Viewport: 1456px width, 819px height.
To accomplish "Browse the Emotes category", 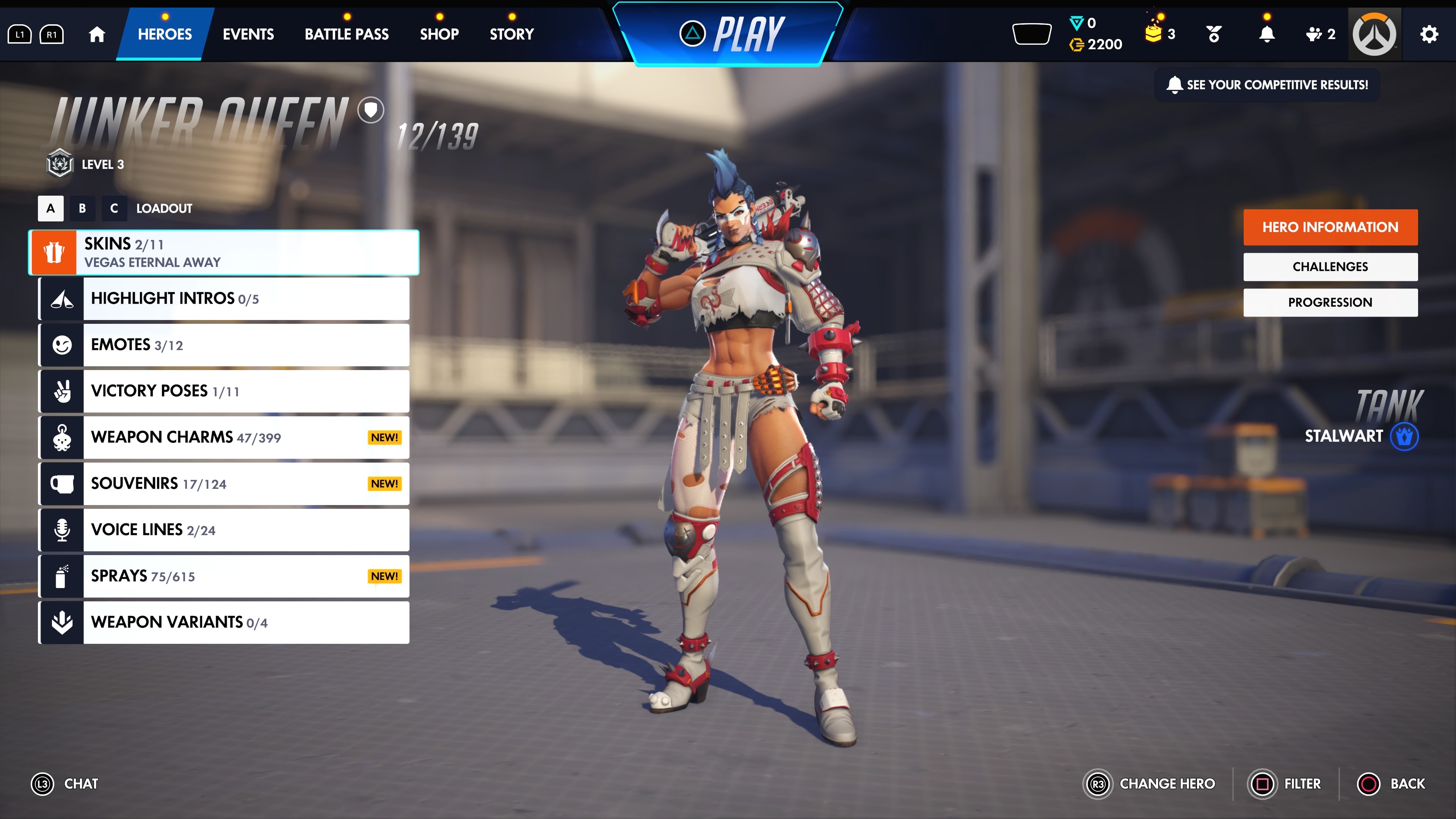I will (x=224, y=345).
